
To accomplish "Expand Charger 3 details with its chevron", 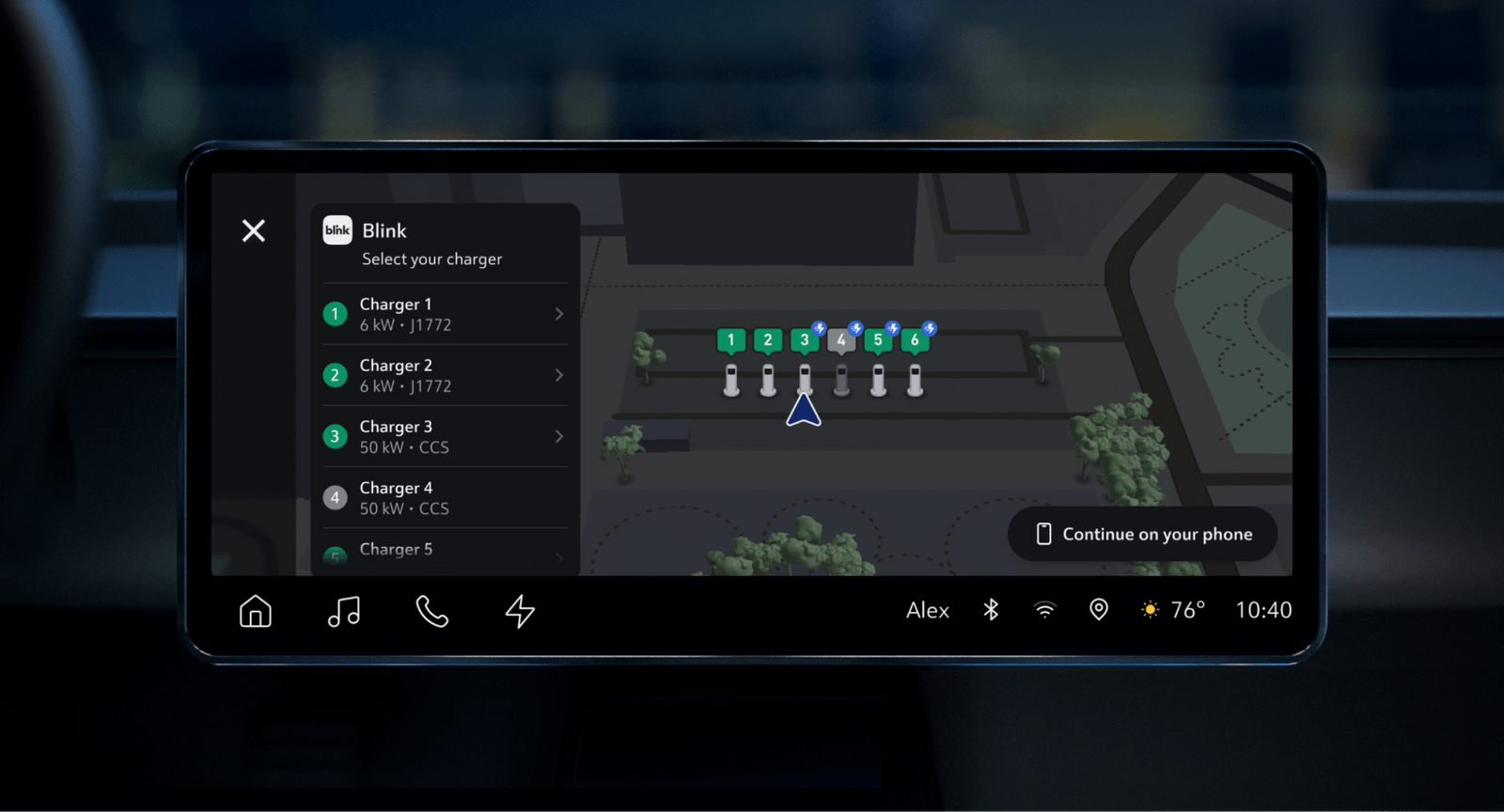I will point(558,436).
